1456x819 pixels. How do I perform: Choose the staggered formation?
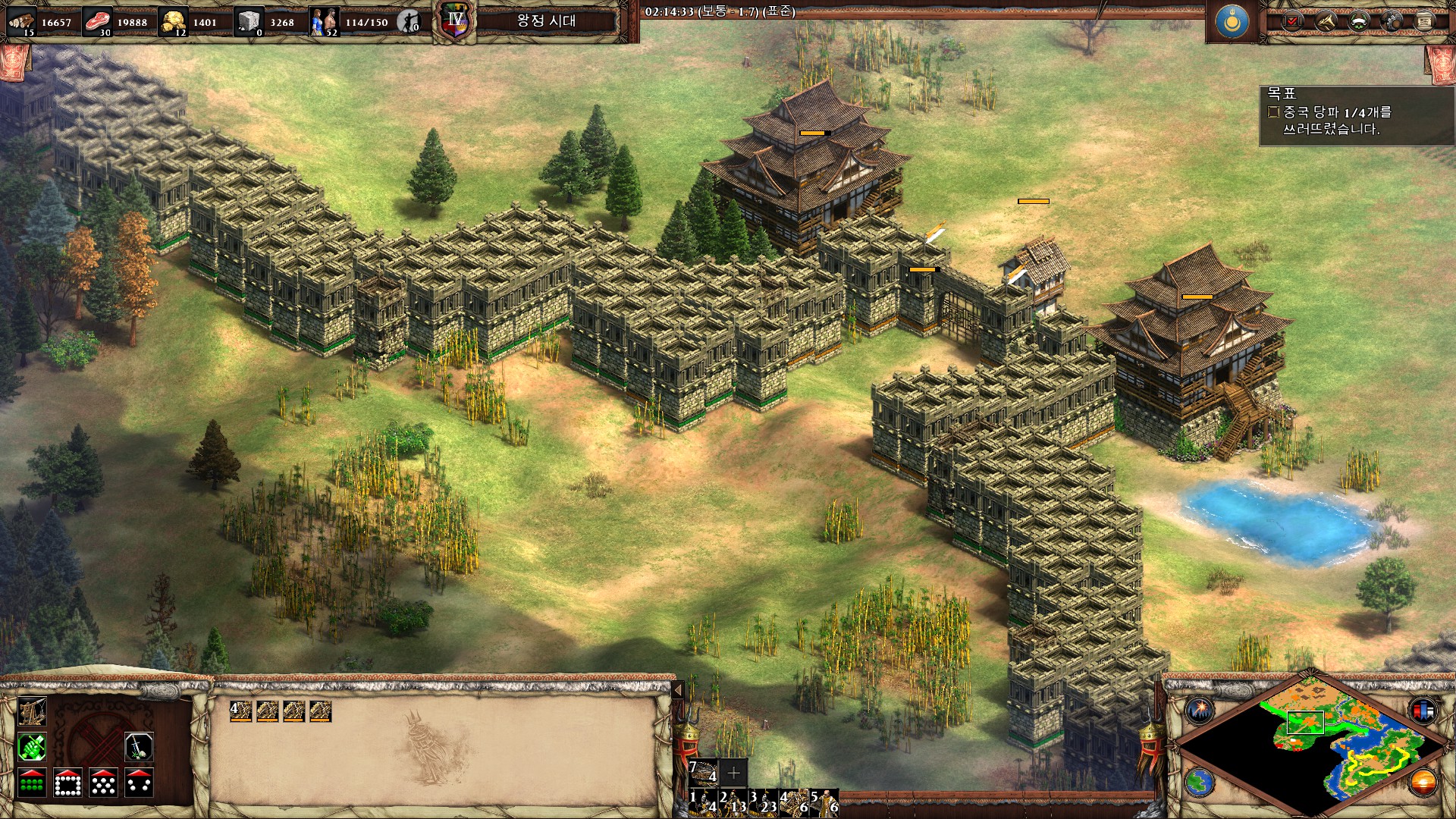103,783
